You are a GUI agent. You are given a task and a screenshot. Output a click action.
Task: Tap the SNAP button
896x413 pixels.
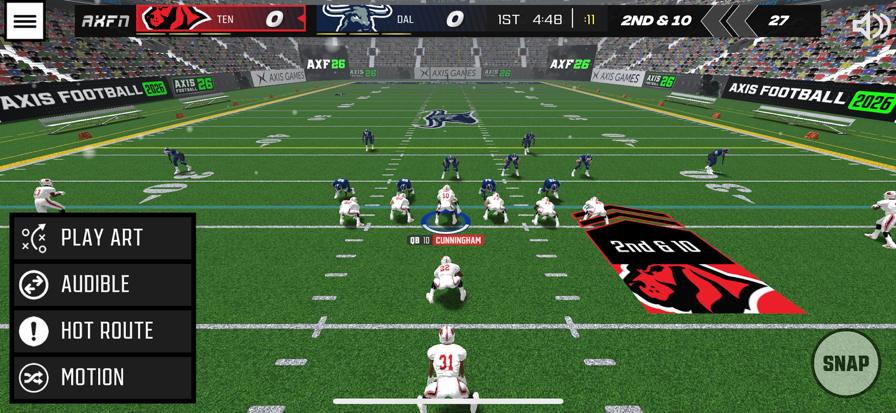click(x=845, y=363)
